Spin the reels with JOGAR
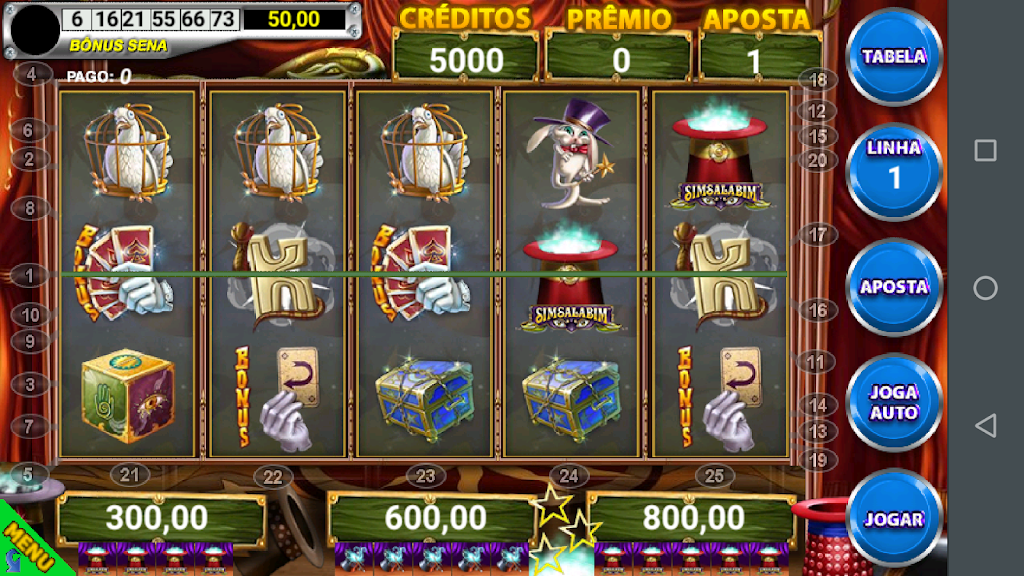 [x=893, y=519]
